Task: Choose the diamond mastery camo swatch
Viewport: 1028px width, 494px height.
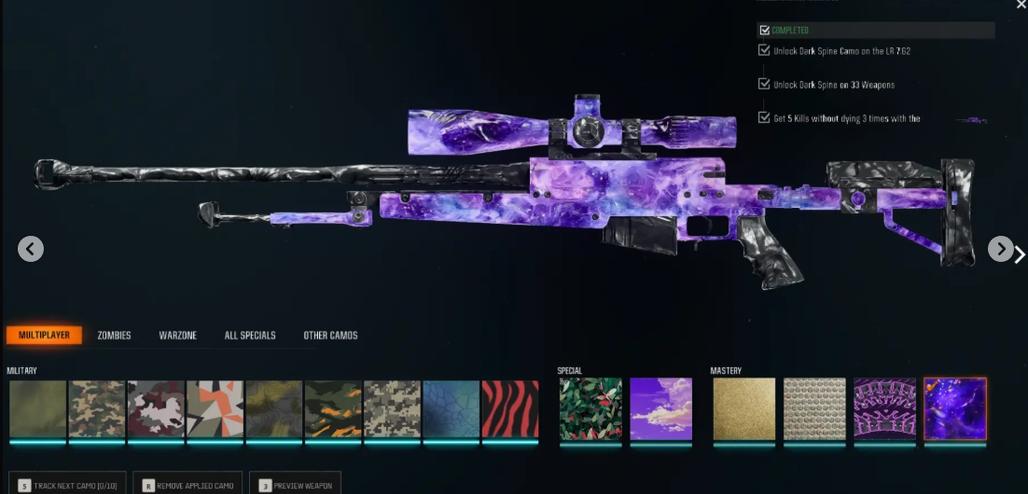Action: [x=814, y=408]
